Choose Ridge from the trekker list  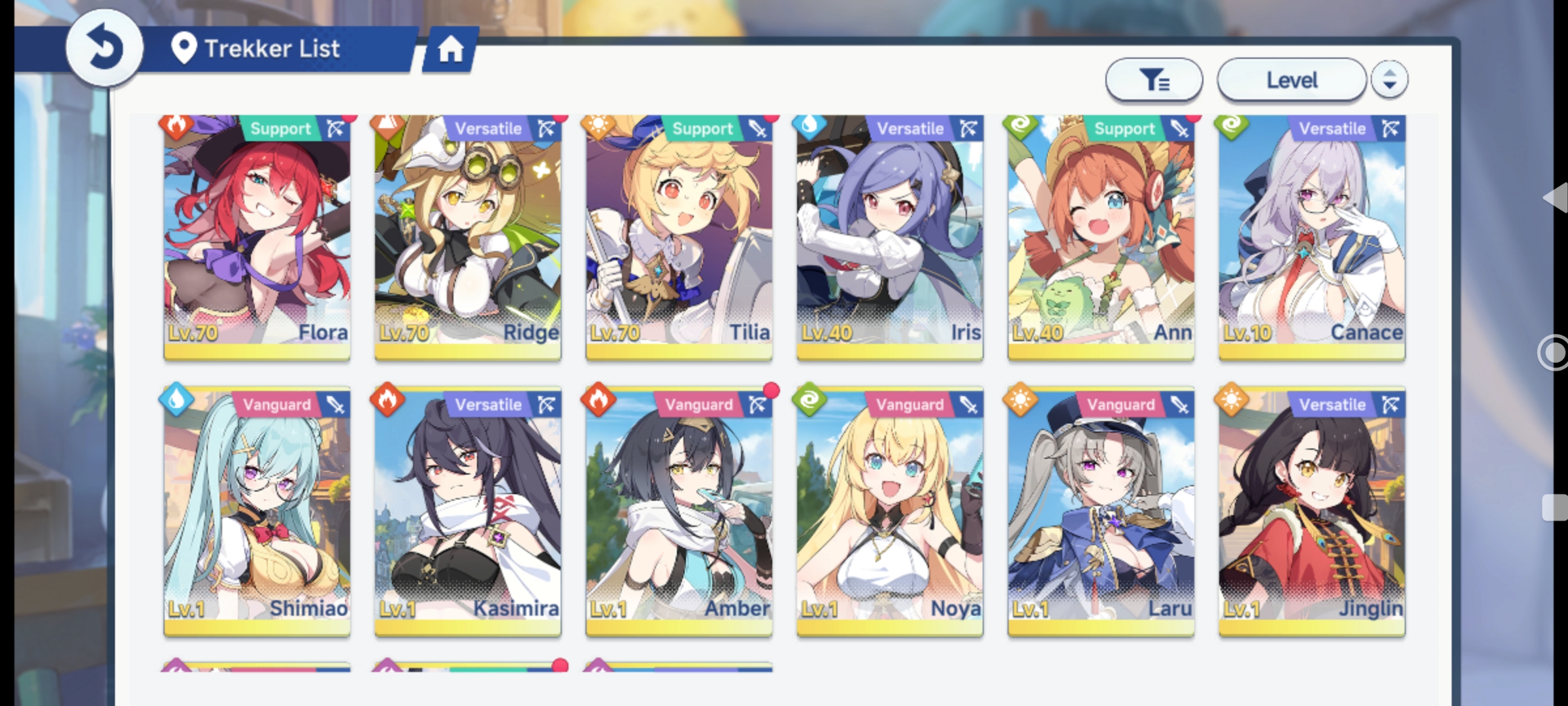pos(468,237)
